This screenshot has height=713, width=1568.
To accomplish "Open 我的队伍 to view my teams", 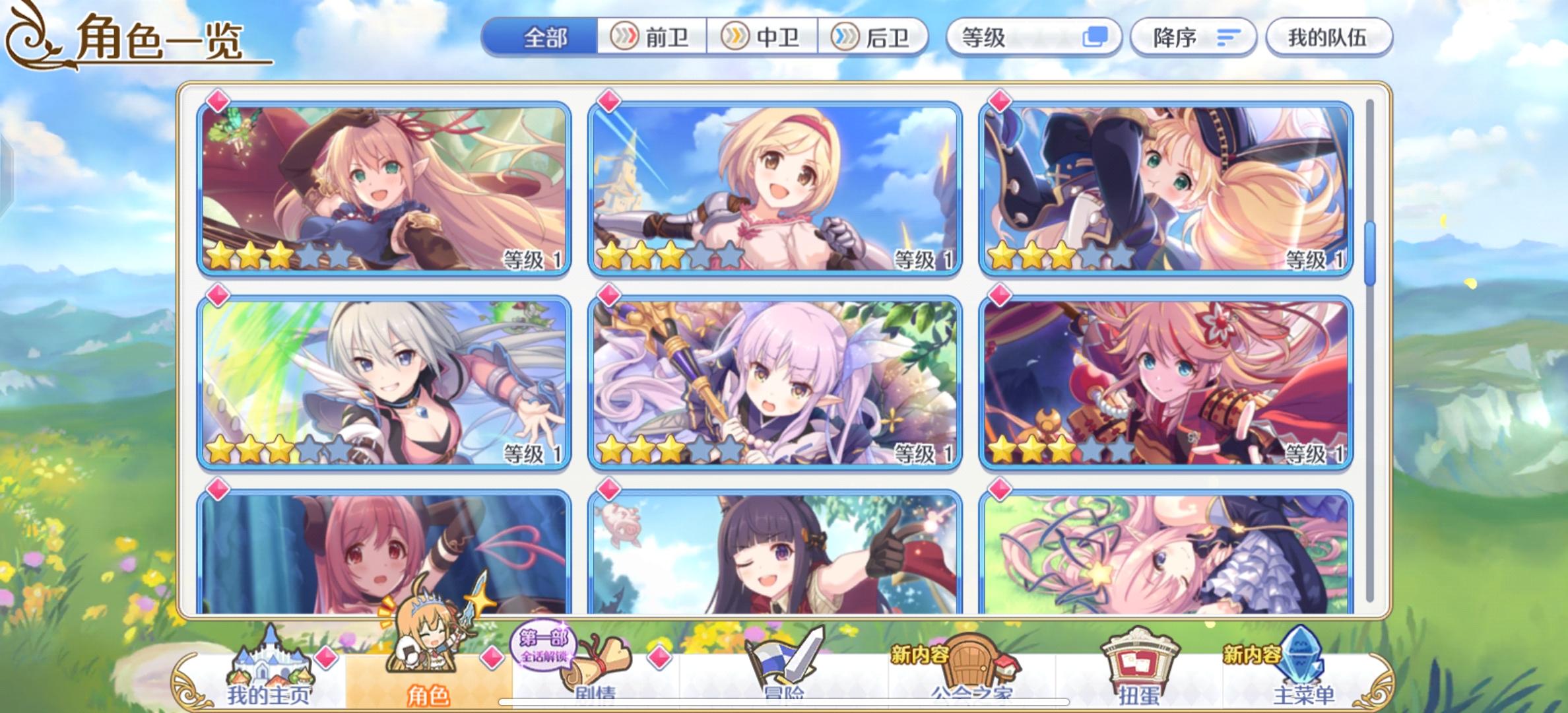I will [1327, 38].
